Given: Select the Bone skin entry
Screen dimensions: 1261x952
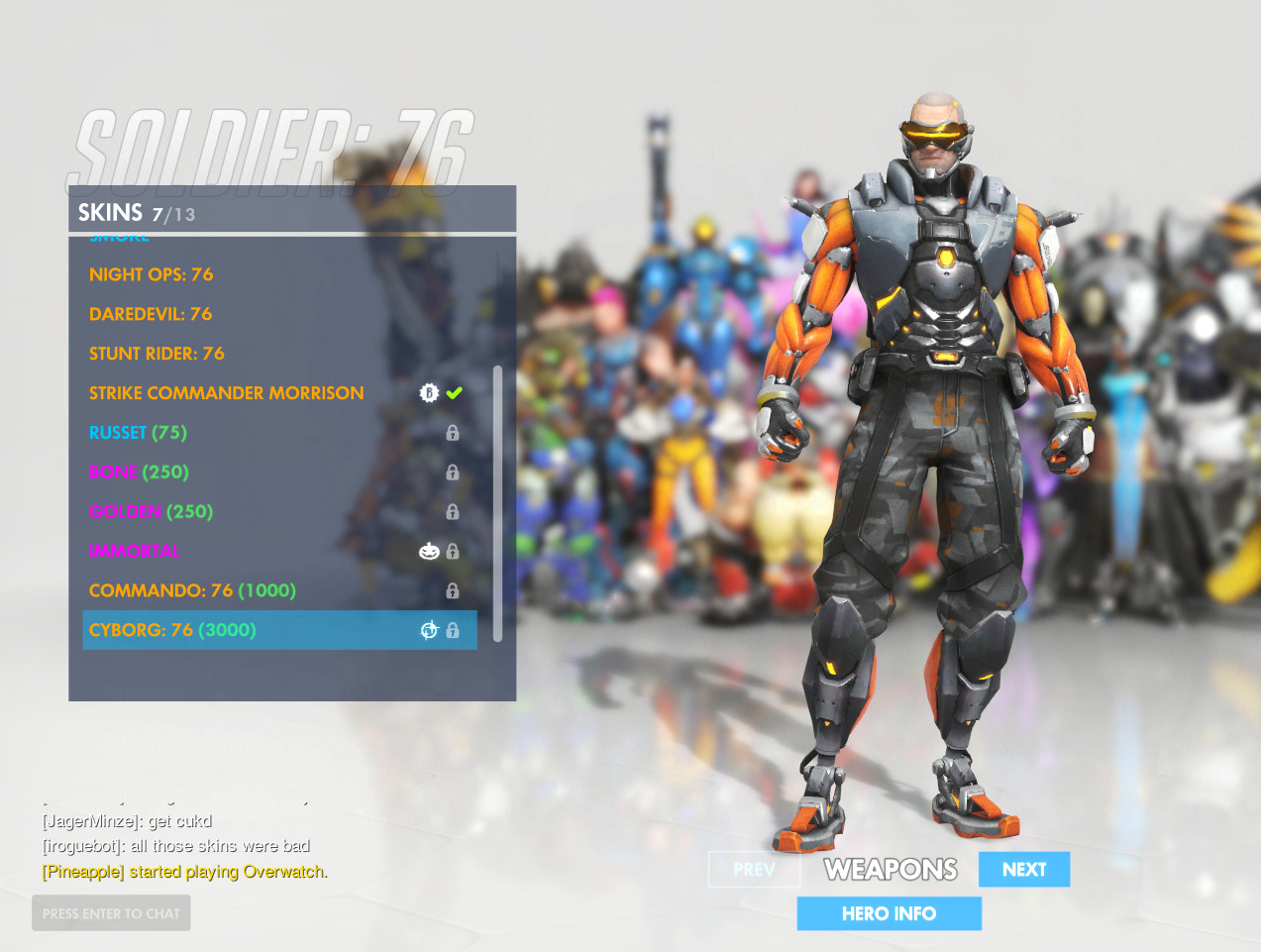Looking at the screenshot, I should point(139,473).
